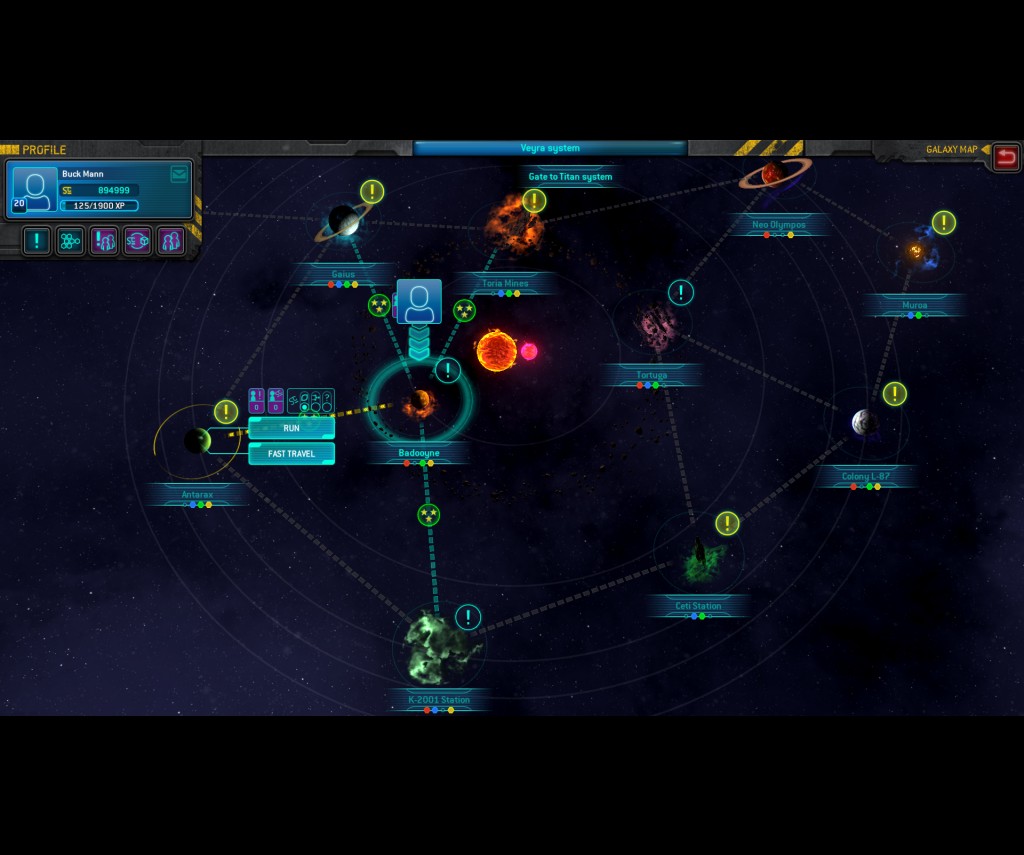Open Buck Mann's profile portrait
Image resolution: width=1024 pixels, height=855 pixels.
click(x=35, y=190)
